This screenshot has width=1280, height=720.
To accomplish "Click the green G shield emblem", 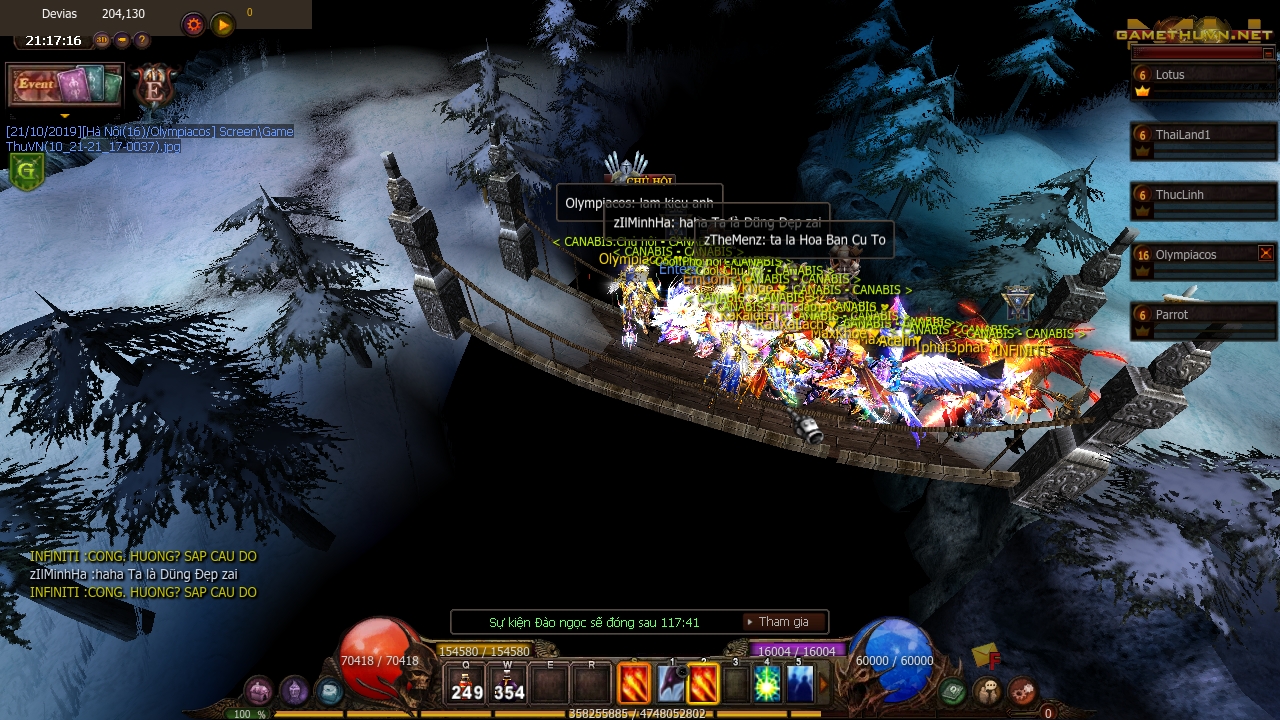I will click(26, 170).
